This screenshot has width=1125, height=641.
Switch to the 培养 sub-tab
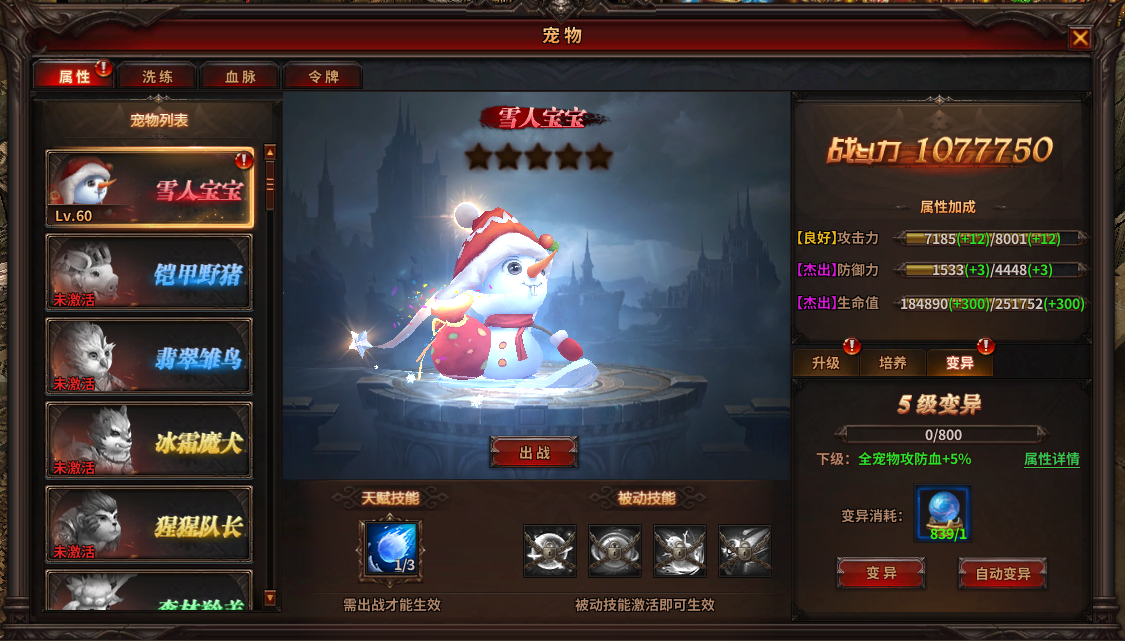coord(893,363)
